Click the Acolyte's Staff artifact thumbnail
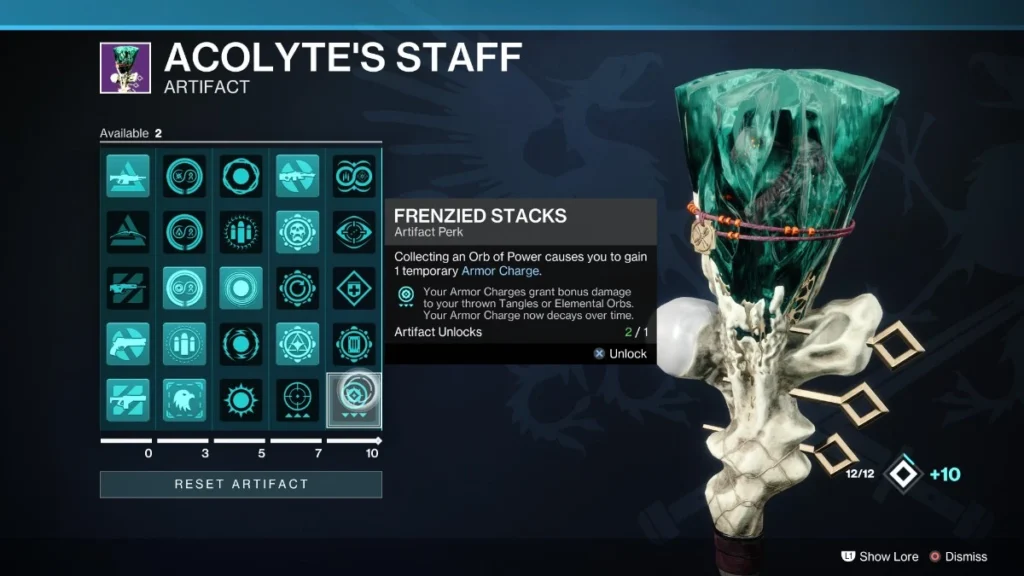The width and height of the screenshot is (1024, 576). tap(125, 67)
